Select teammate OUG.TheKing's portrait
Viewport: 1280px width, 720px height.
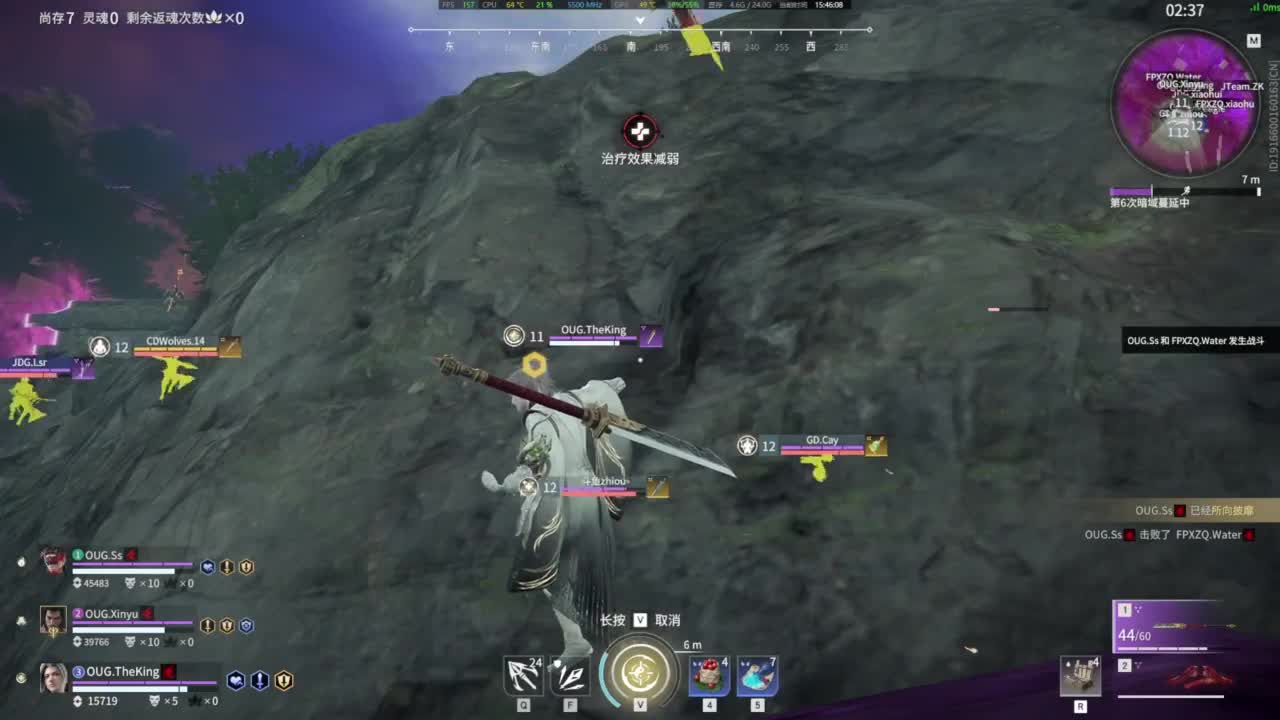(55, 677)
